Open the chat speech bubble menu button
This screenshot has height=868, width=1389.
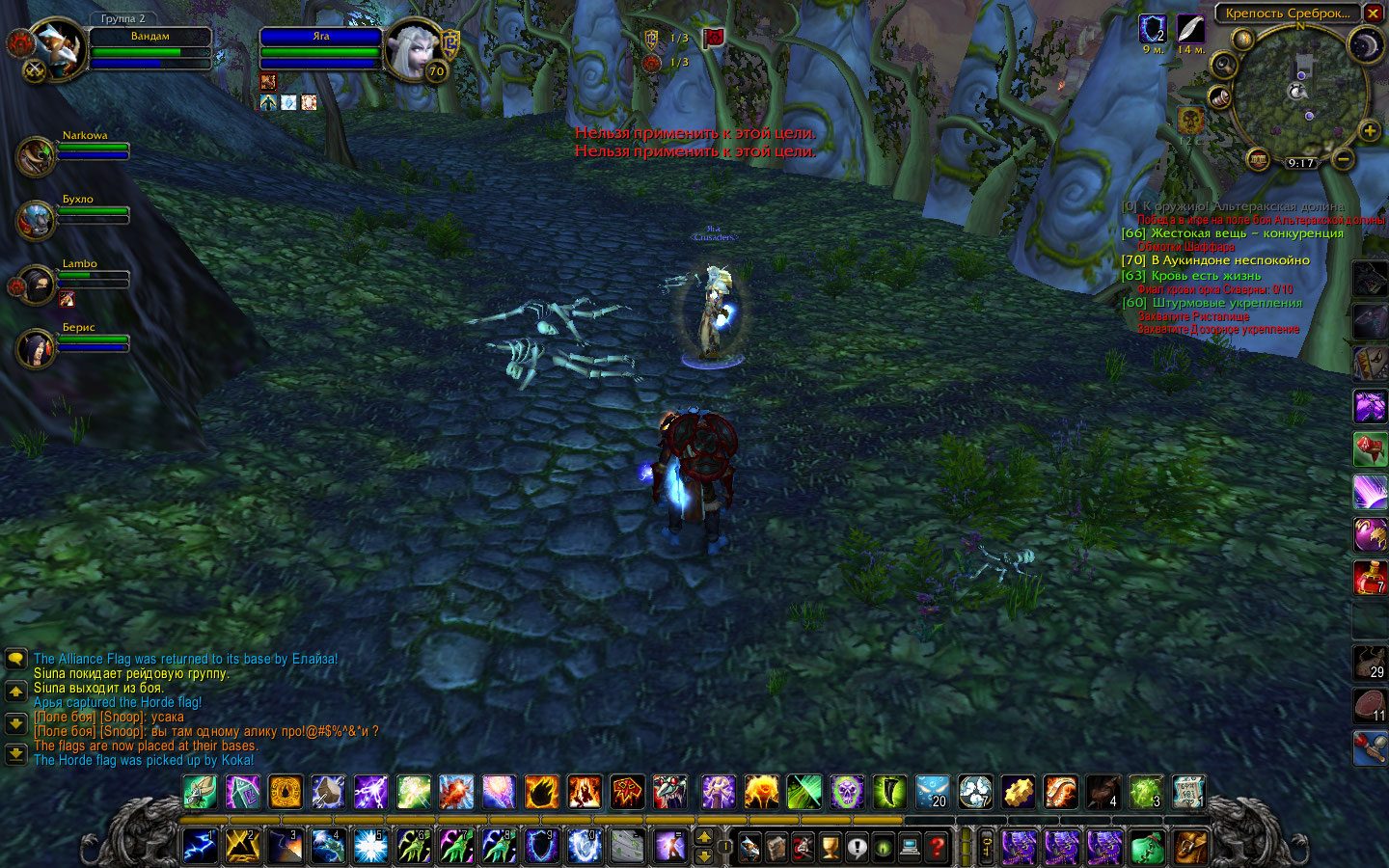pos(15,660)
